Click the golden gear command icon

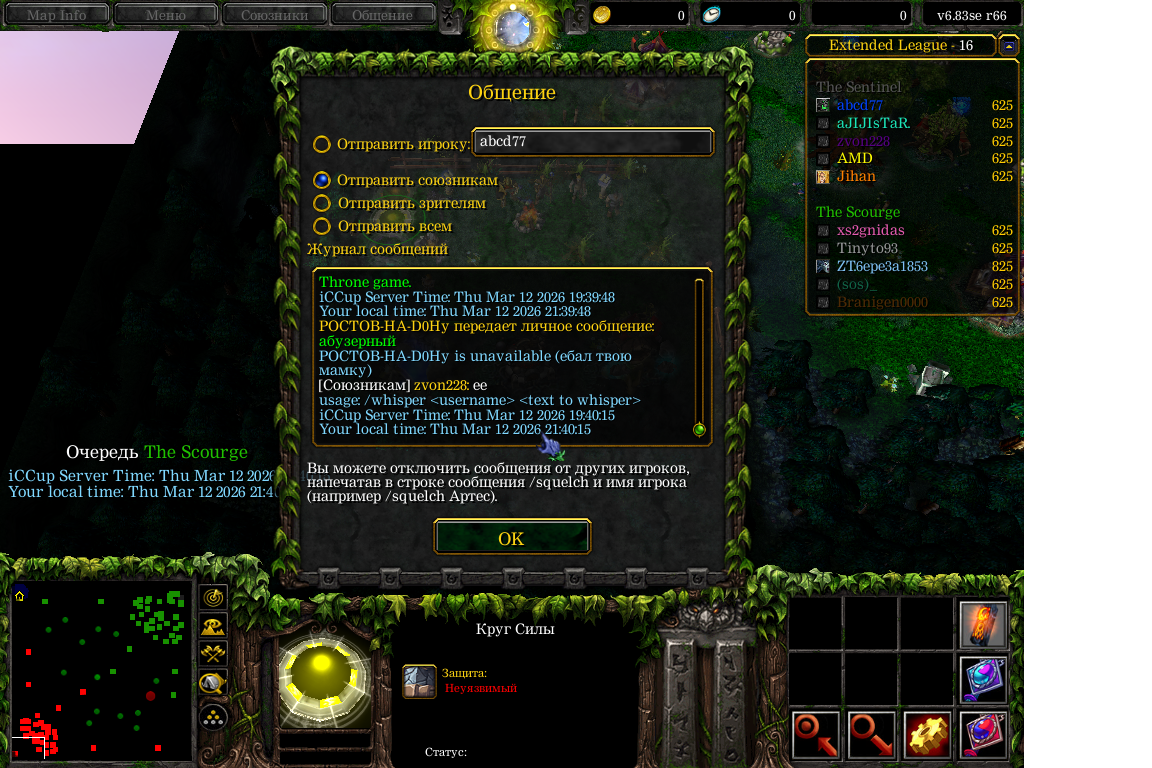click(x=928, y=735)
